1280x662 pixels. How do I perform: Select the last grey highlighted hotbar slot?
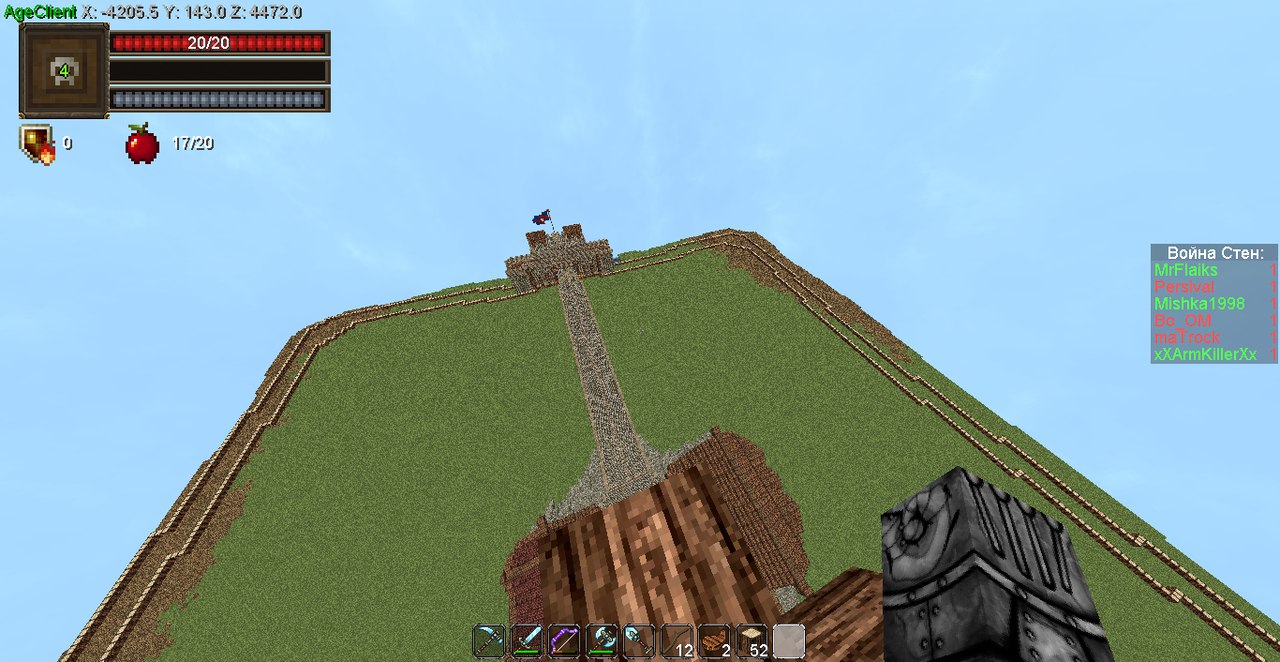coord(789,641)
